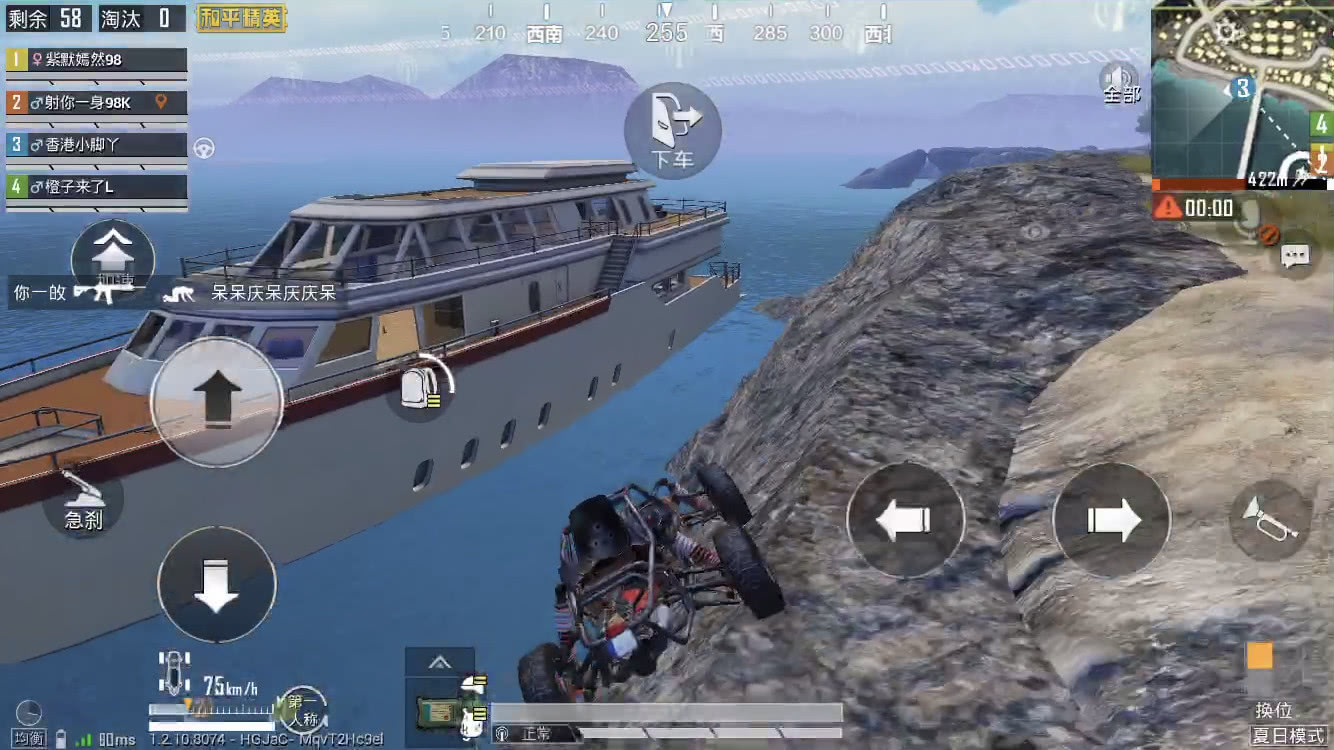The width and height of the screenshot is (1334, 750).
Task: Select teammate 橙子来了L
Action: (x=97, y=187)
